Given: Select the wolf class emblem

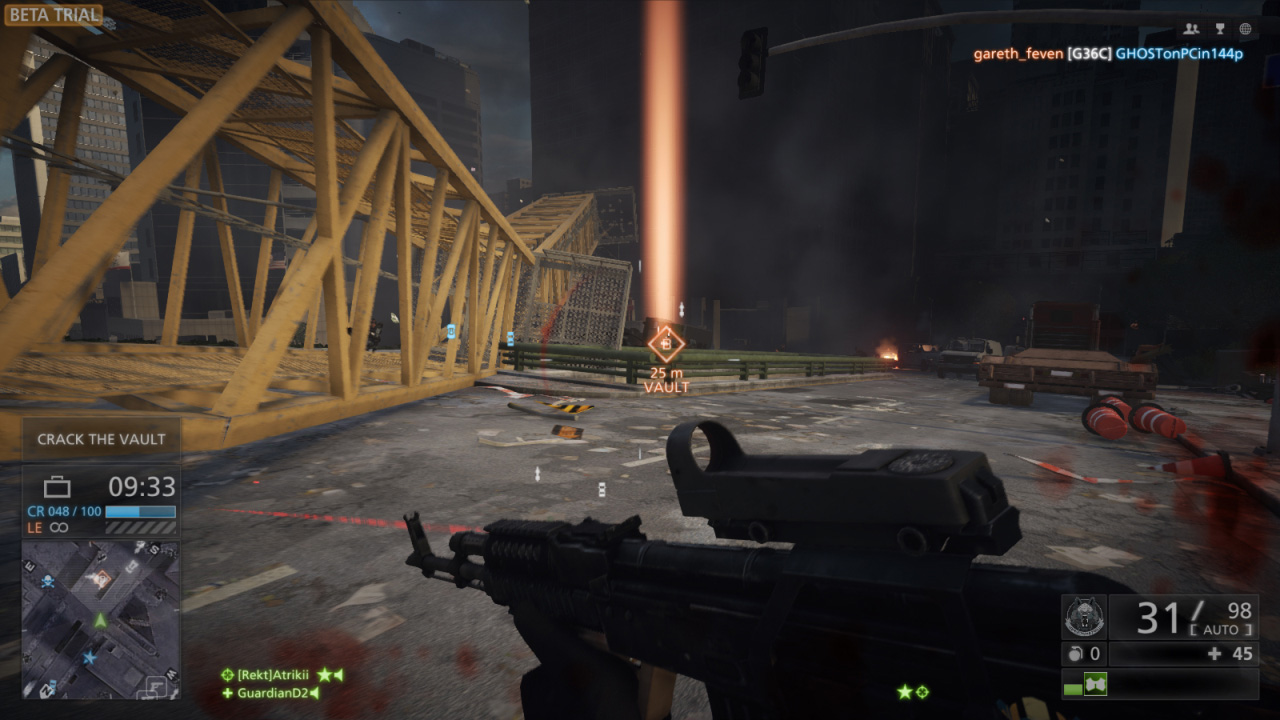Looking at the screenshot, I should 1085,619.
